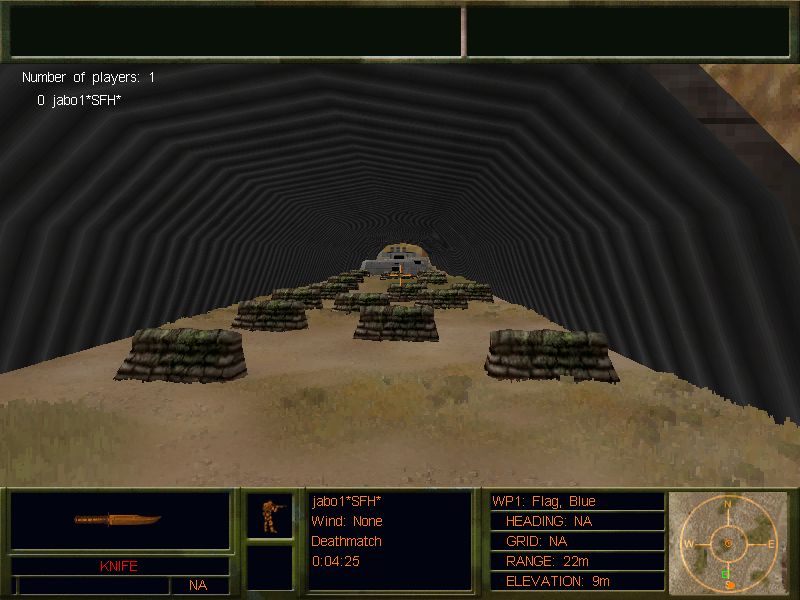
Task: Select the knife weapon slot
Action: point(118,521)
